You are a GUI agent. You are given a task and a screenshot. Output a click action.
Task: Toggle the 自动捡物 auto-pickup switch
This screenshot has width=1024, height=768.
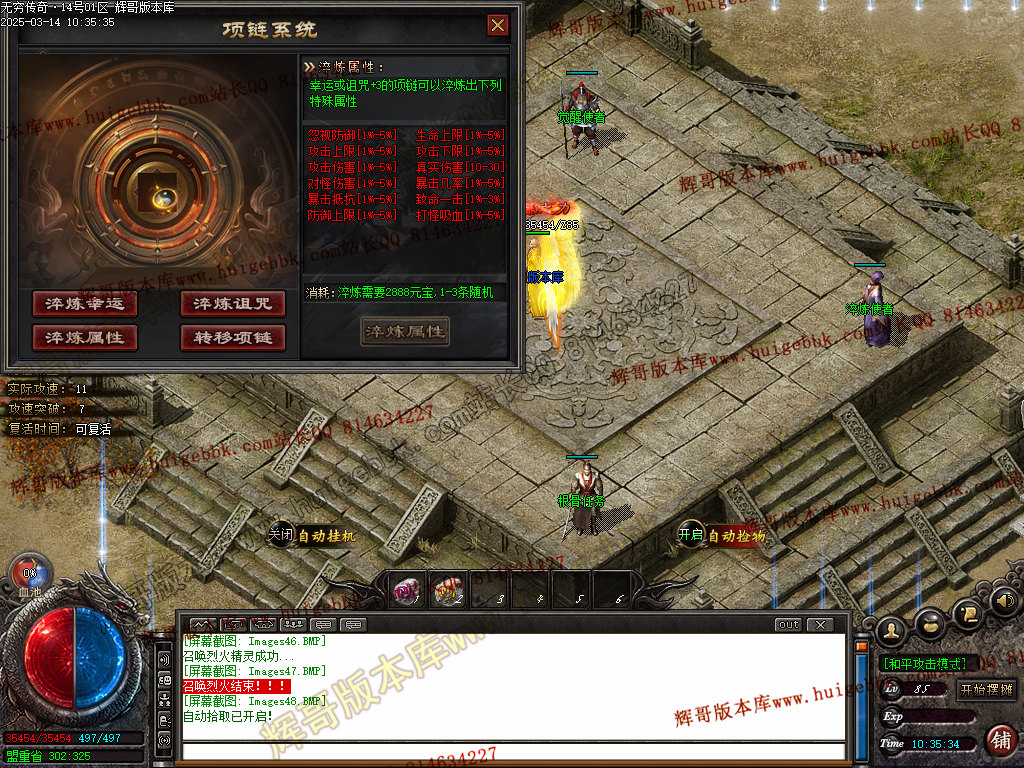[x=692, y=535]
